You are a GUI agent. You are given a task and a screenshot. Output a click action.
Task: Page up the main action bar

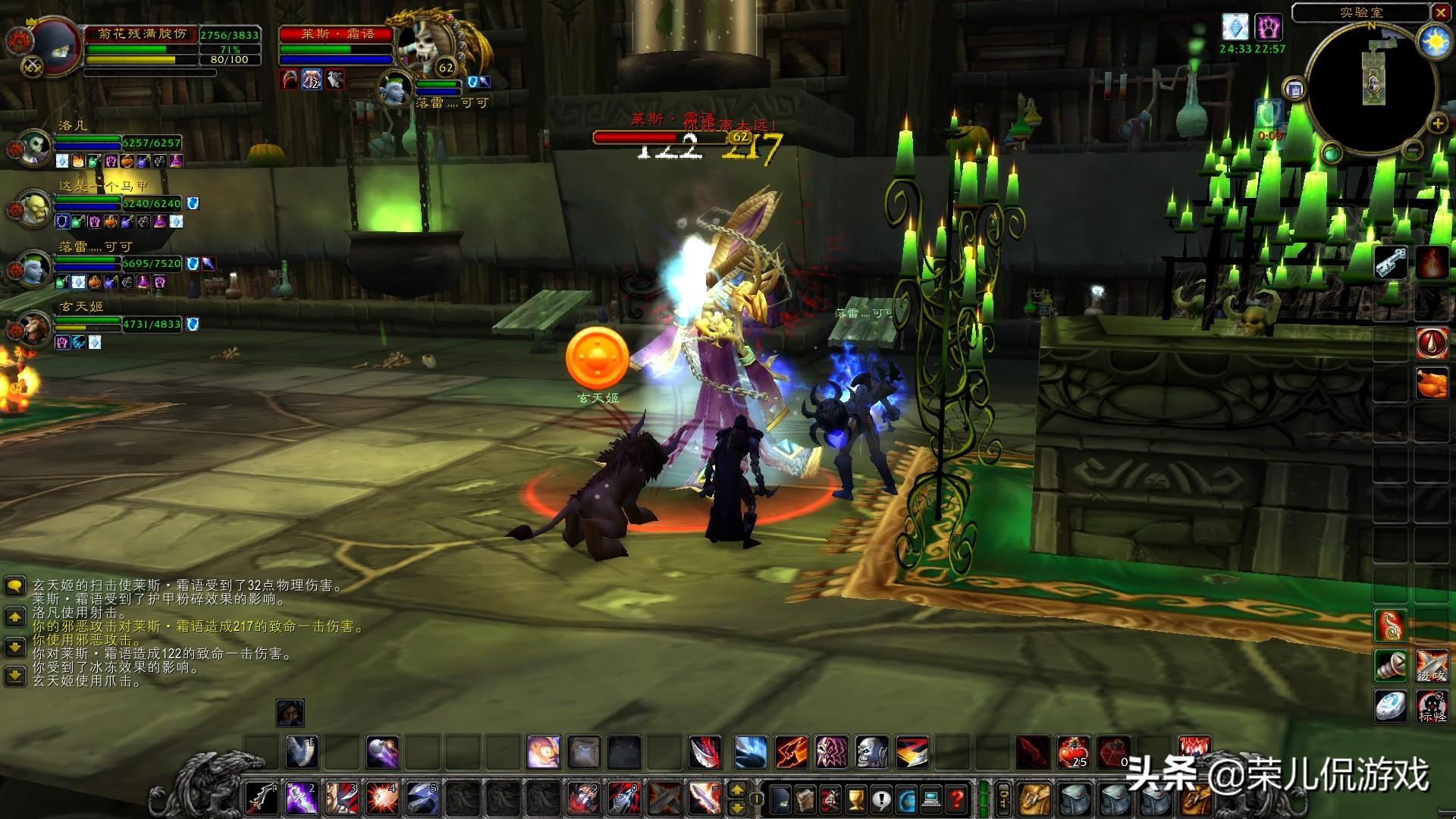(x=736, y=789)
